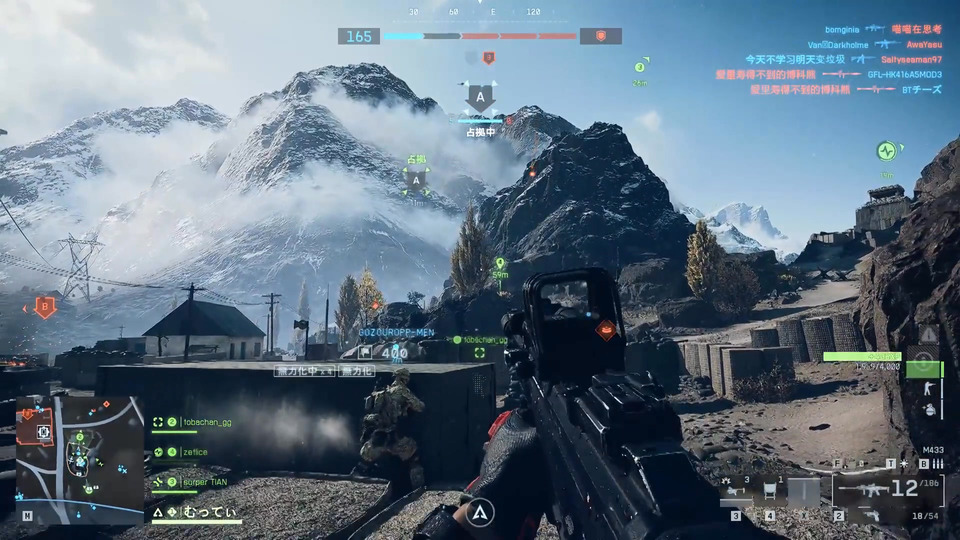This screenshot has height=540, width=960.
Task: Select squad member zefice in squad list
Action: coord(196,452)
